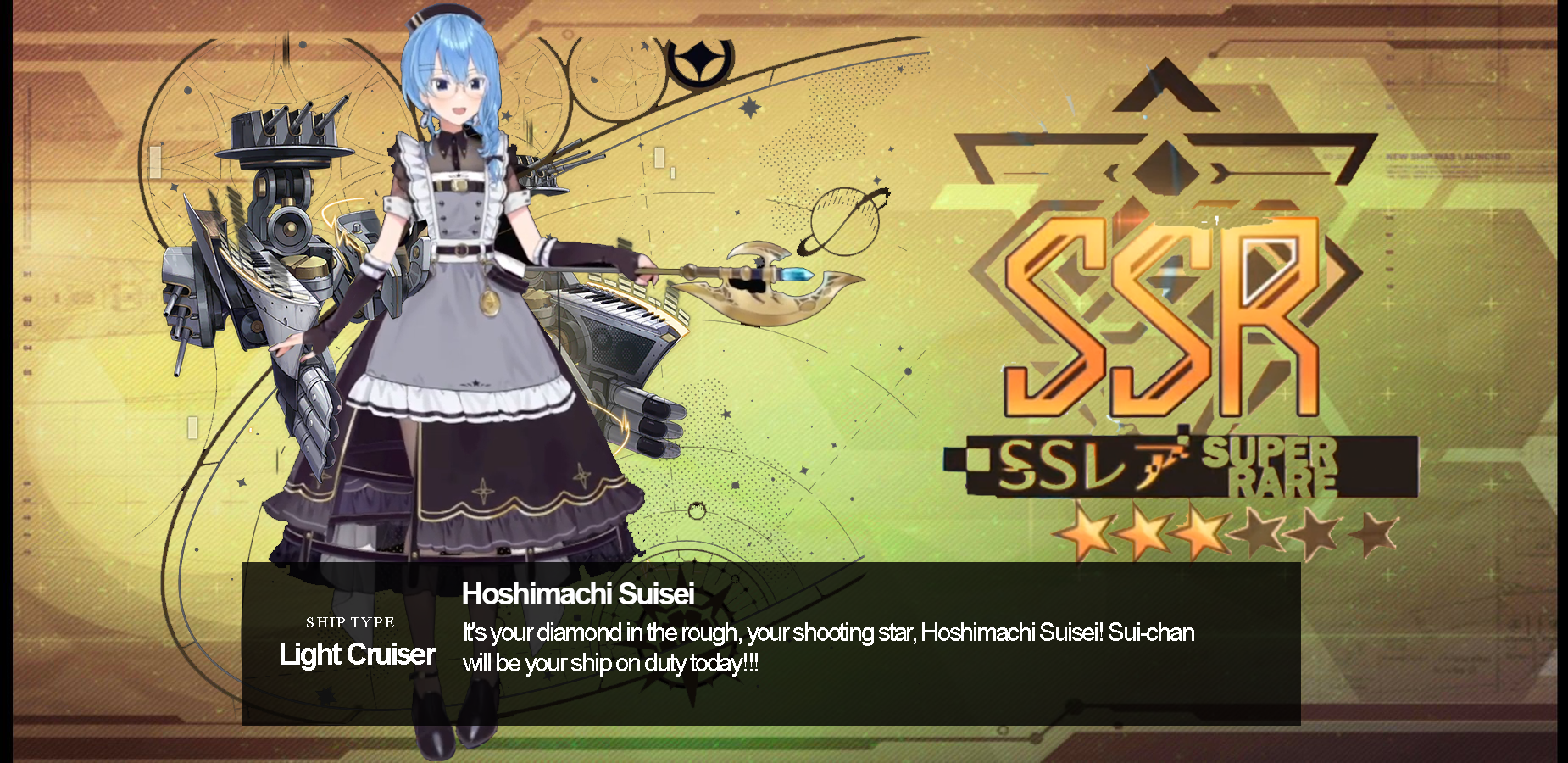Select the NEW SHIP WAS LAUNCHED notice

(x=1449, y=157)
